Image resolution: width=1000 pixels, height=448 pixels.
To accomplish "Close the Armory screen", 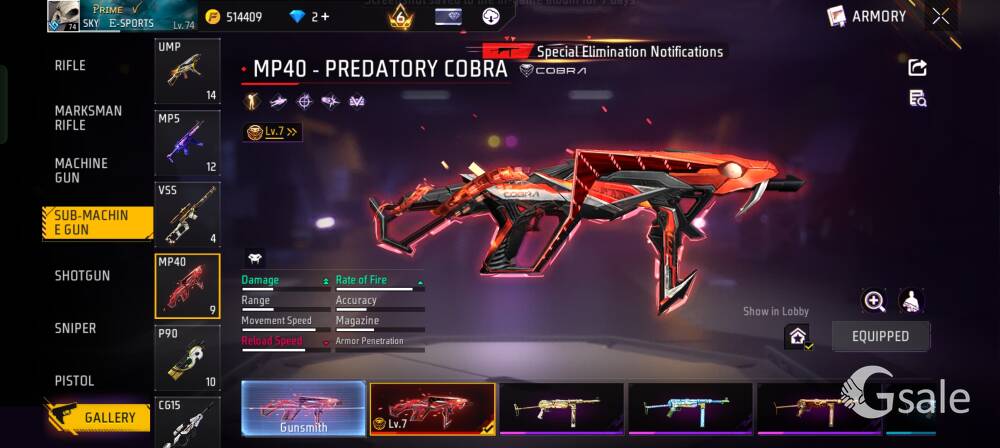I will coord(941,16).
